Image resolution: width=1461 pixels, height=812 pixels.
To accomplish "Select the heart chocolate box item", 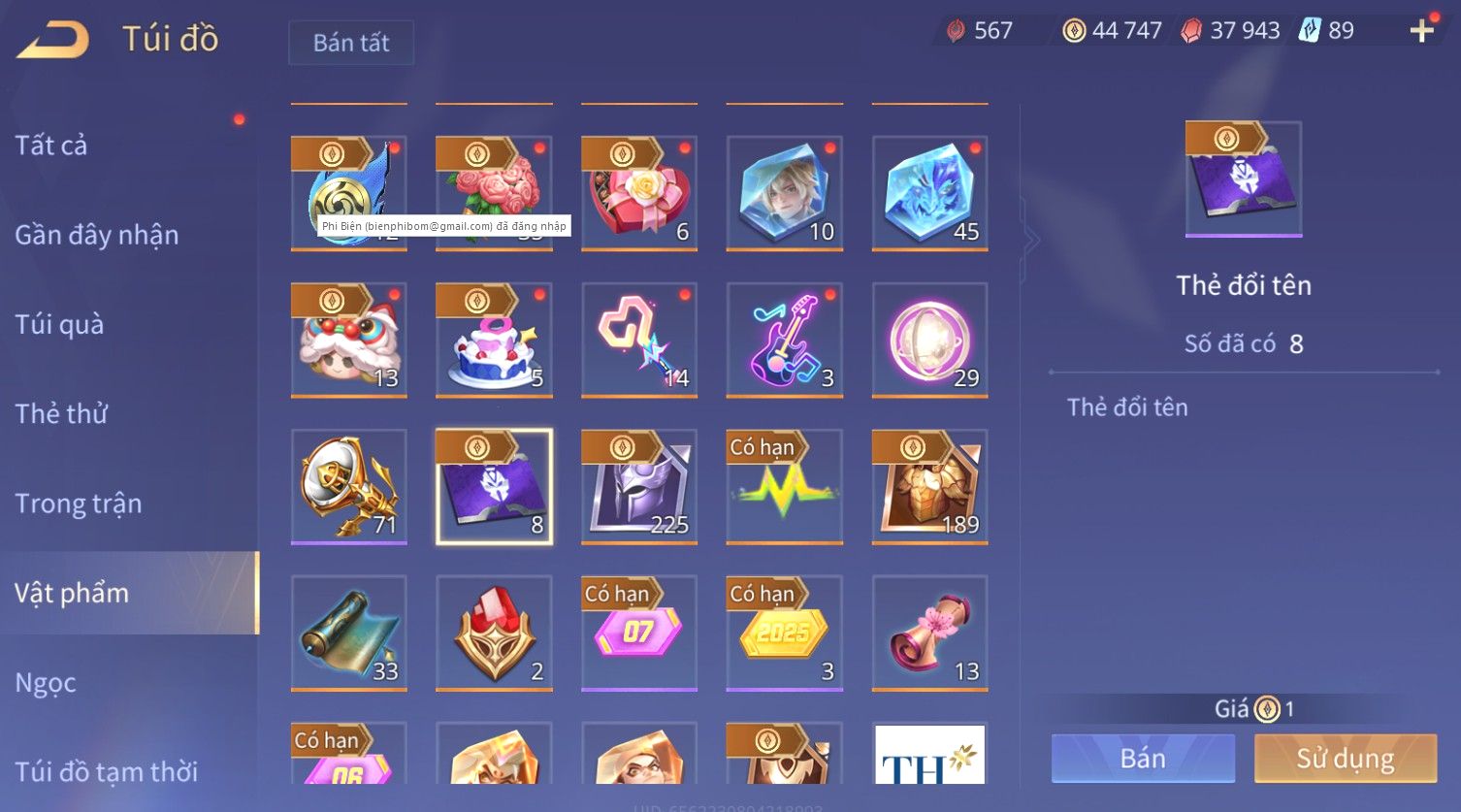I will pos(639,194).
